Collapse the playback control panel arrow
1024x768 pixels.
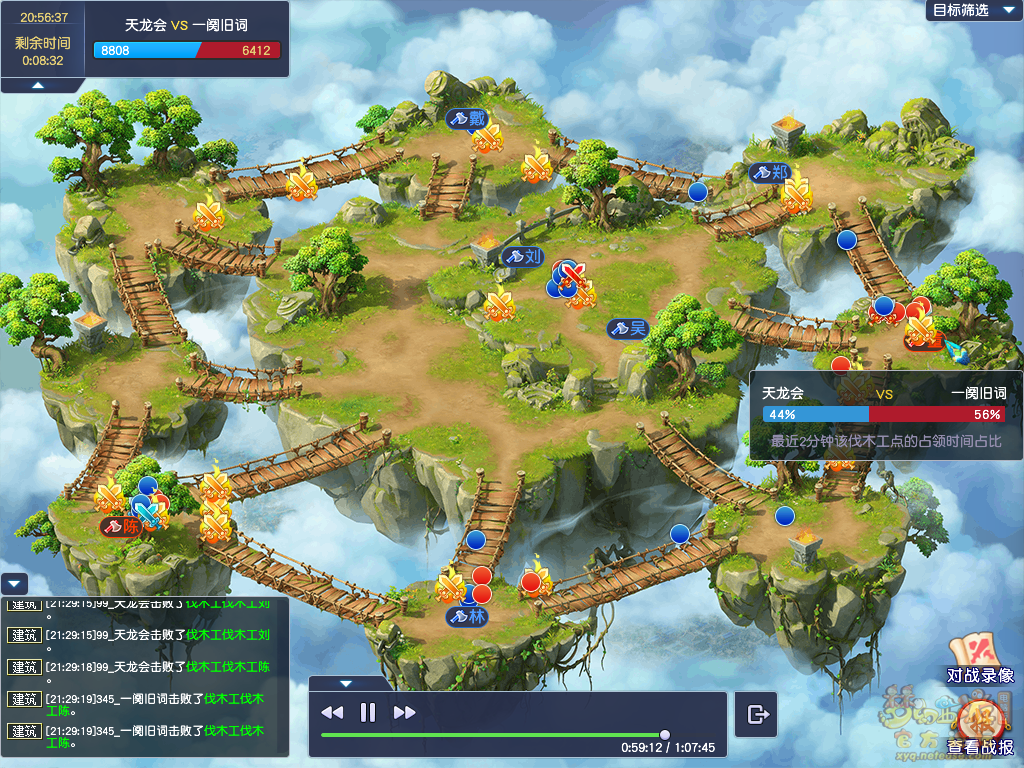click(x=346, y=684)
